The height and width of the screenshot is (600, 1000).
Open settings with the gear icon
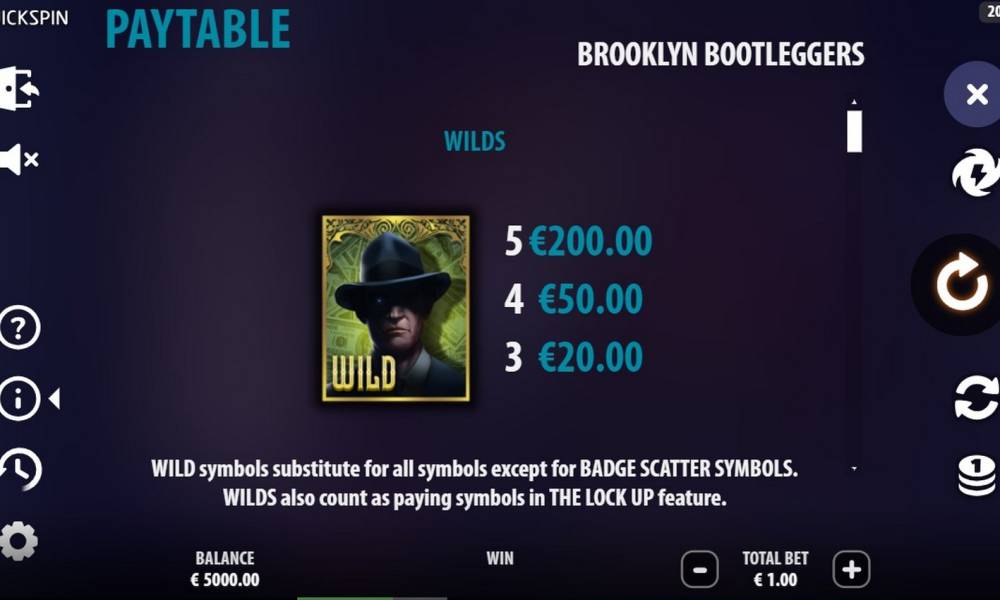pyautogui.click(x=19, y=540)
